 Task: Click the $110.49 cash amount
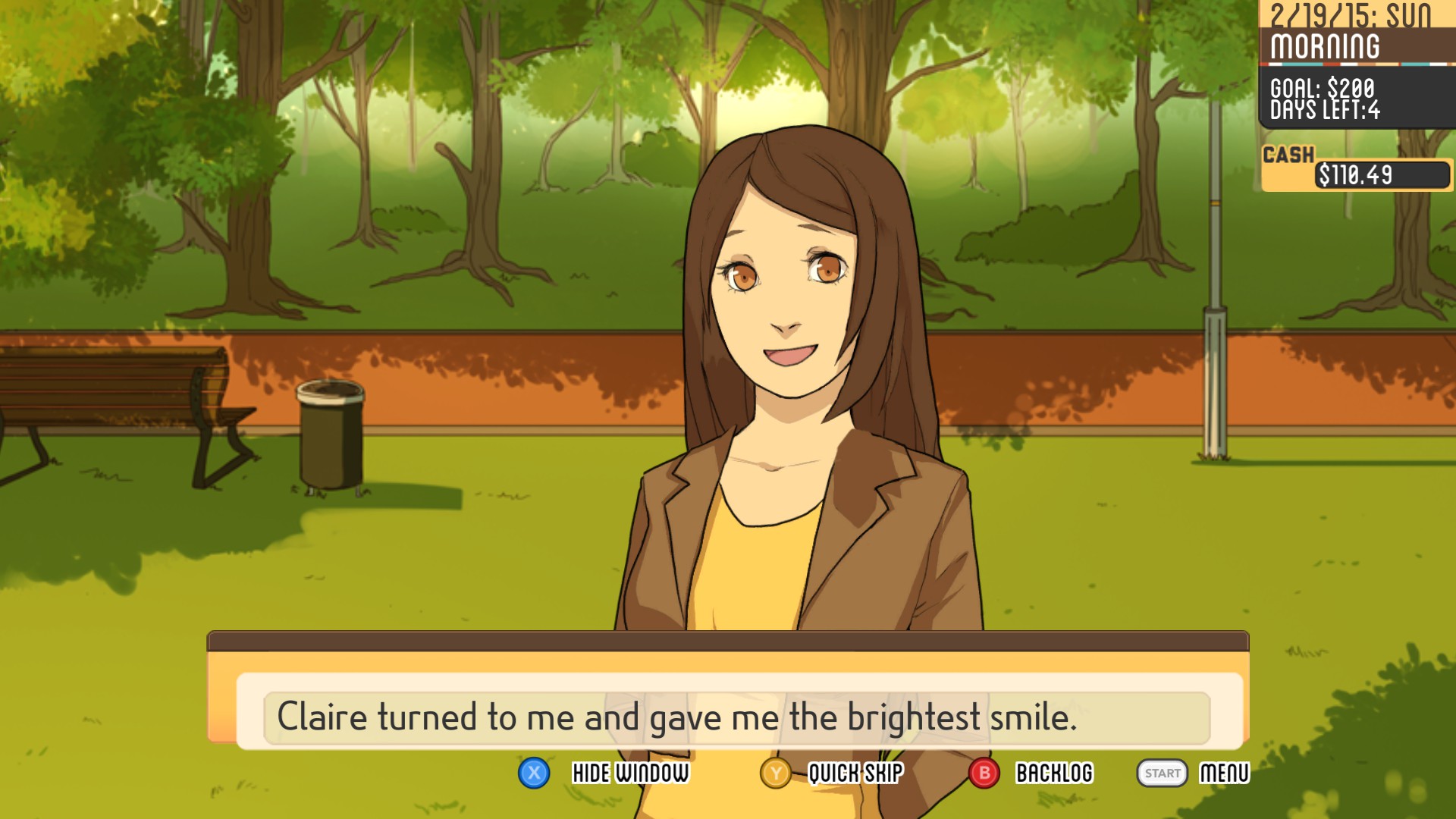pyautogui.click(x=1356, y=176)
